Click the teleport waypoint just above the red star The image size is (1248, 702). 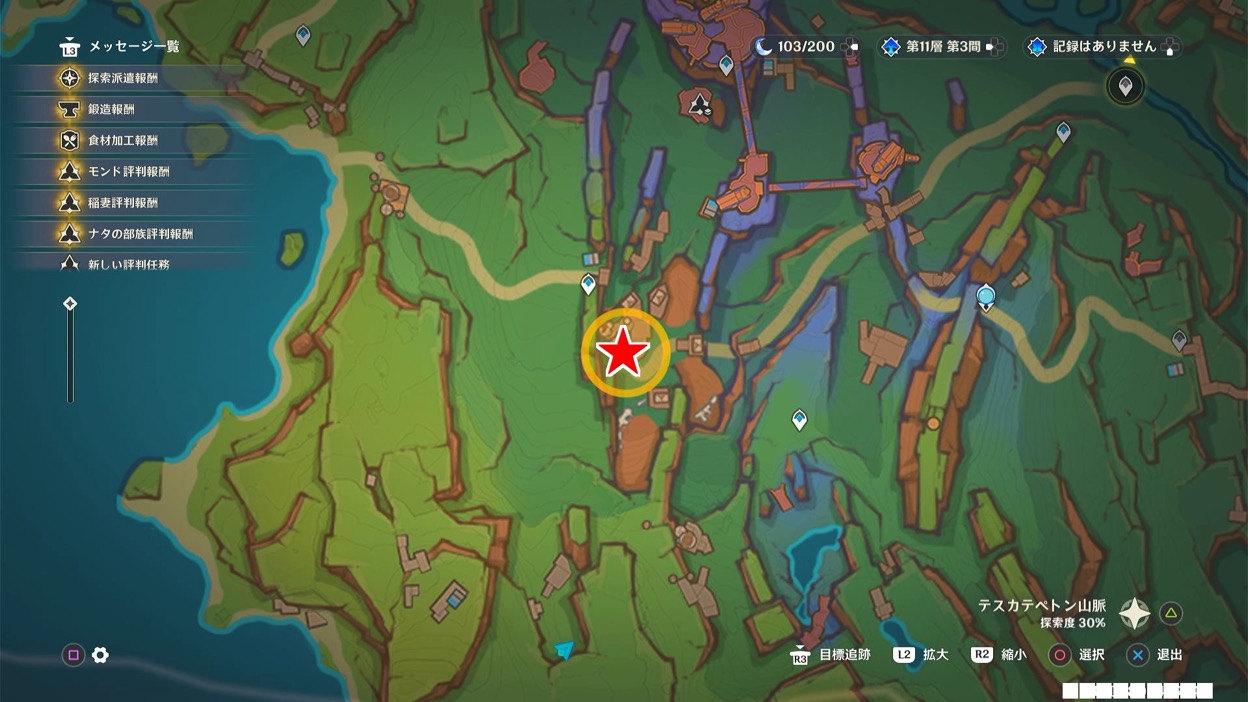point(589,285)
